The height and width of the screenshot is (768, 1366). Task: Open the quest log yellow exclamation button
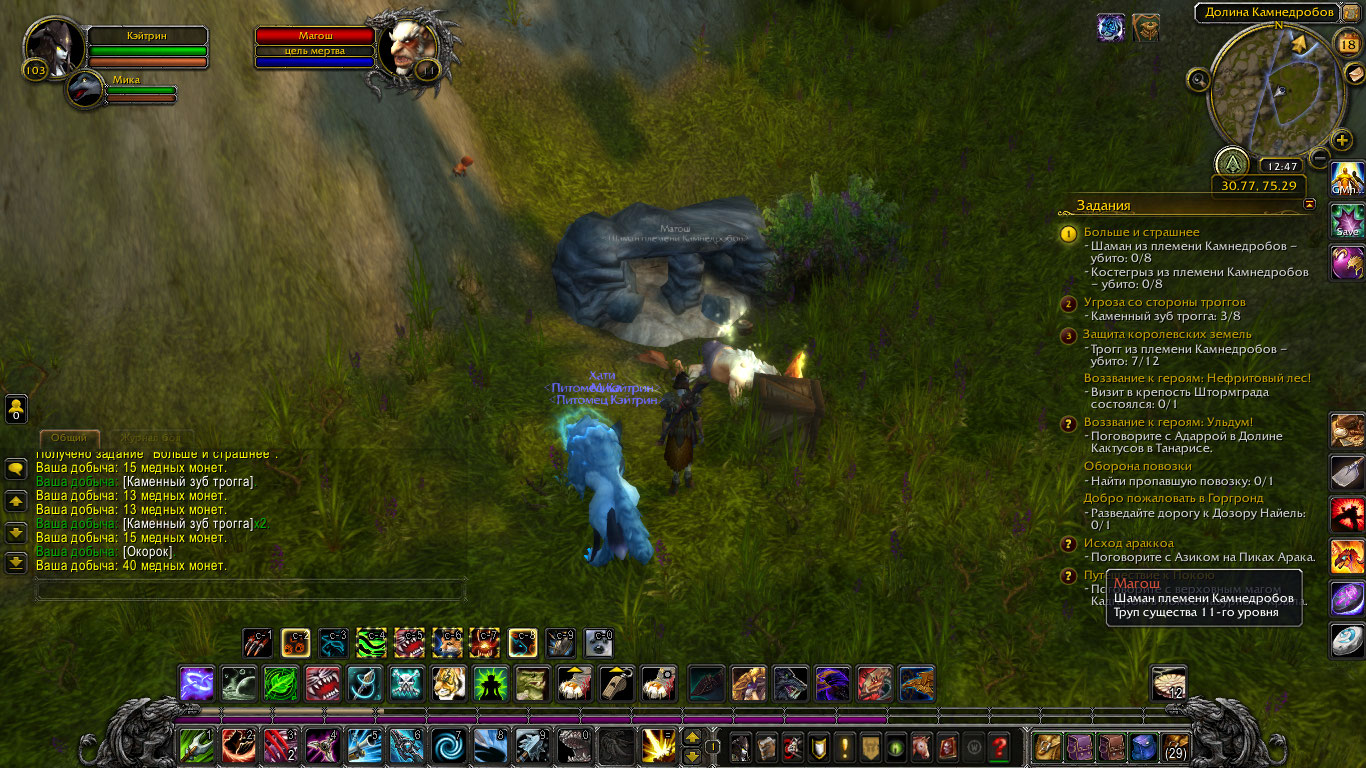tap(845, 746)
